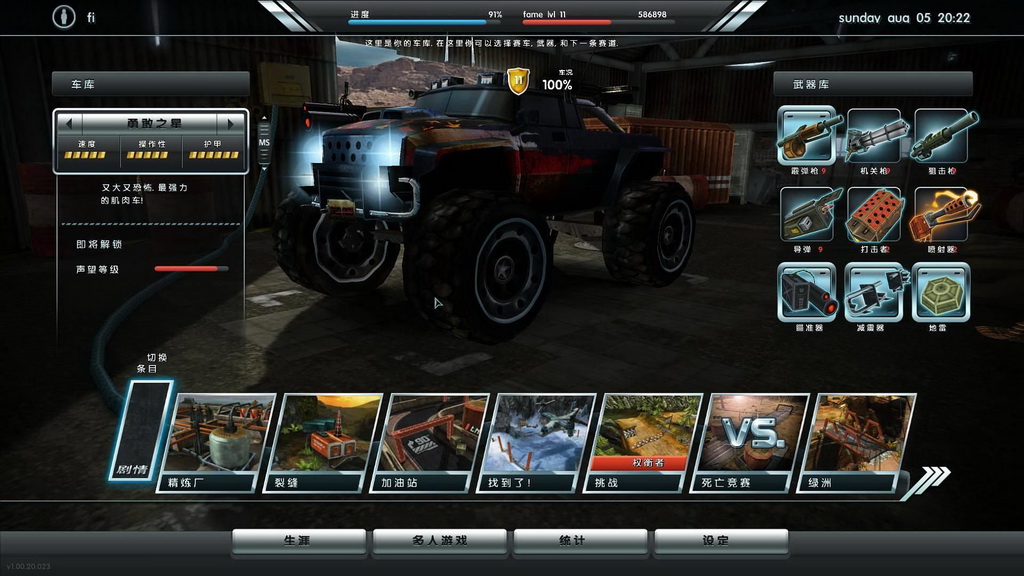Select the previous car with the left arrow

[x=68, y=123]
